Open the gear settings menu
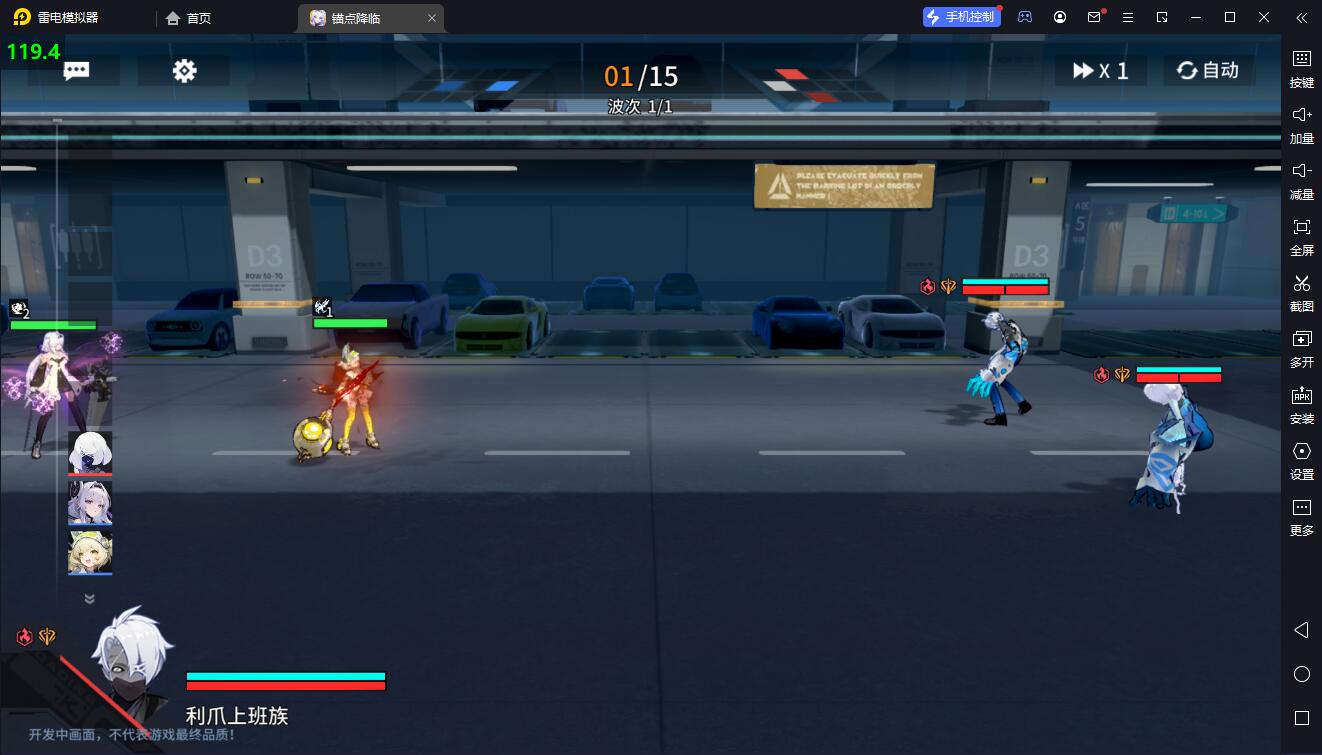This screenshot has width=1322, height=755. pos(185,71)
